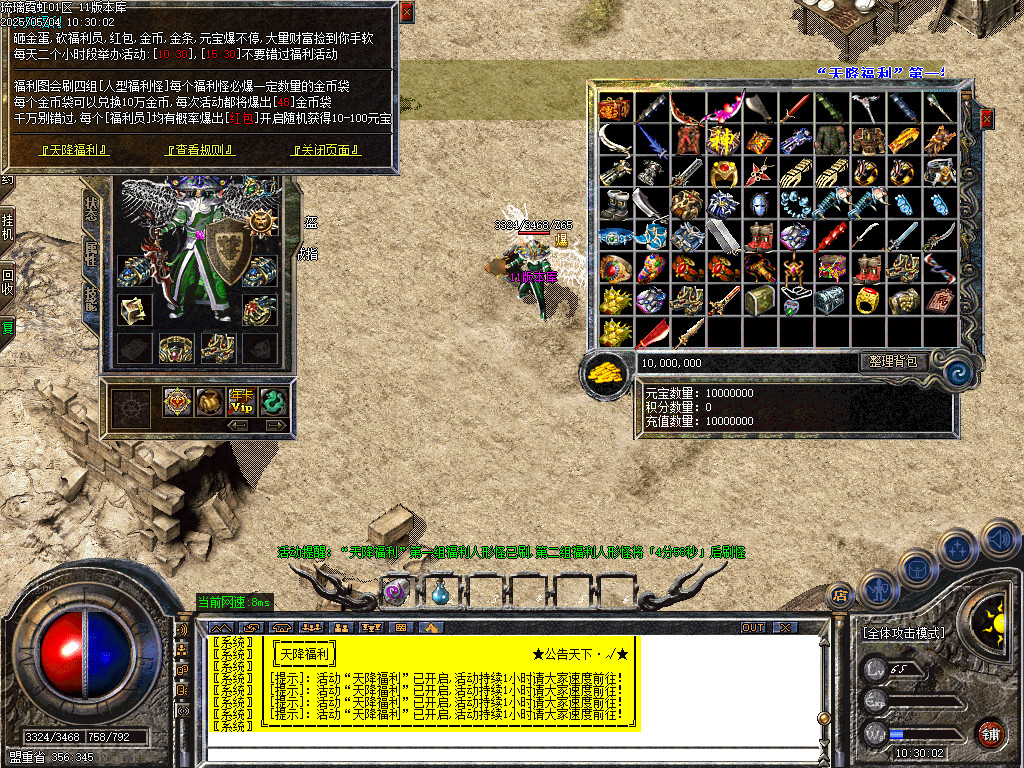
Task: Open the 天降福利 event link
Action: coord(74,150)
